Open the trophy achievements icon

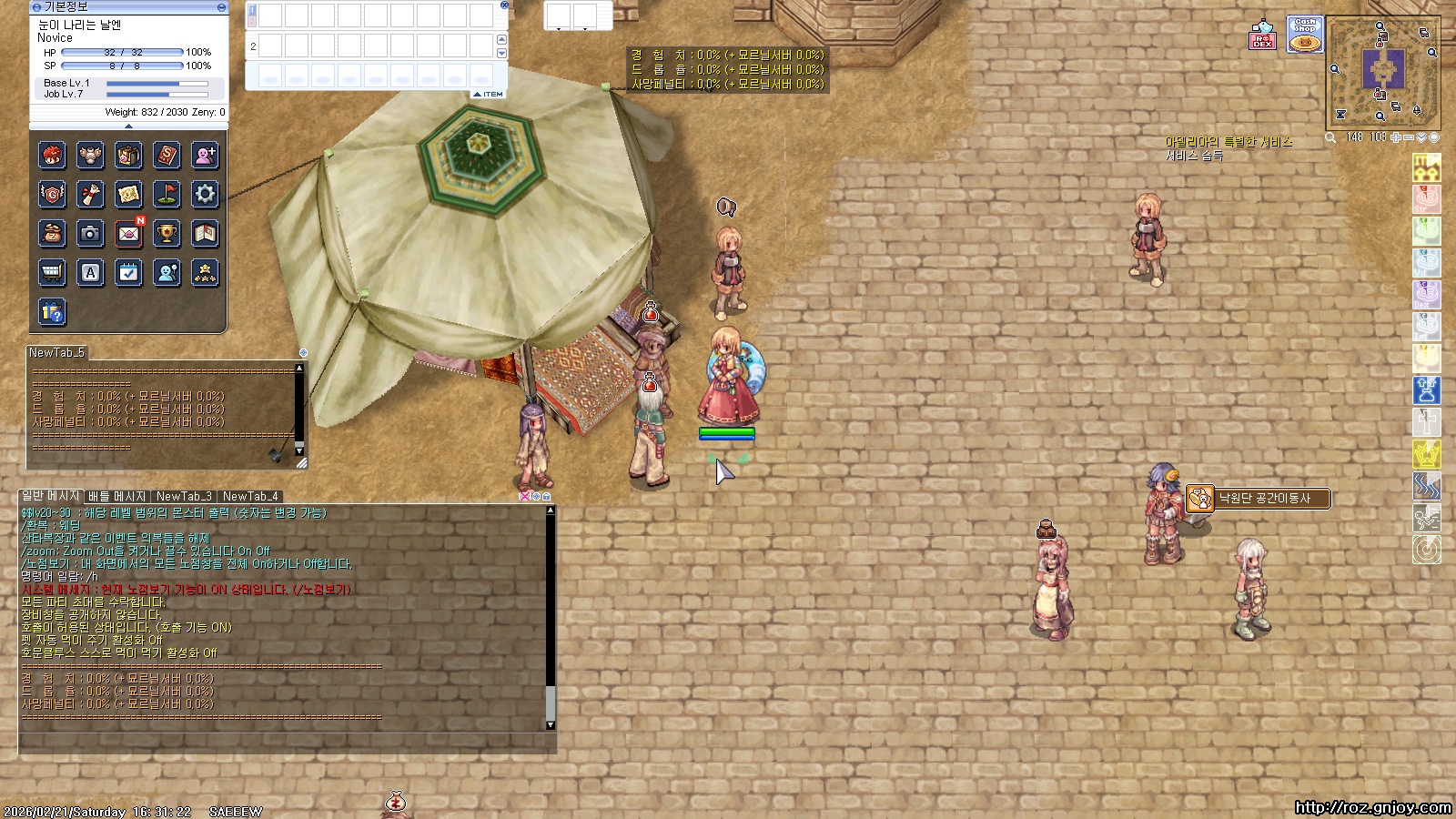click(x=167, y=234)
